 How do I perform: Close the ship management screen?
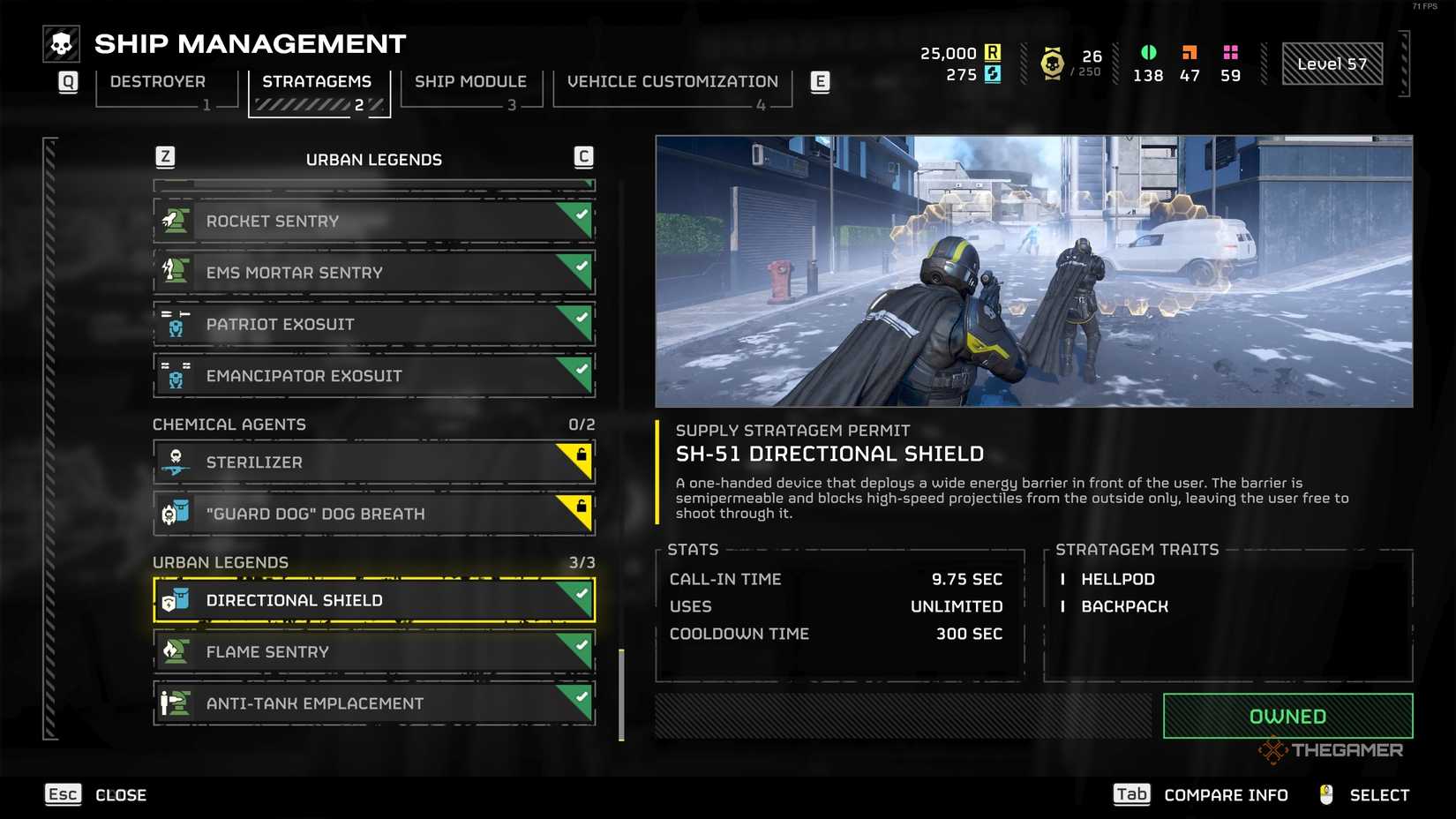pos(95,795)
